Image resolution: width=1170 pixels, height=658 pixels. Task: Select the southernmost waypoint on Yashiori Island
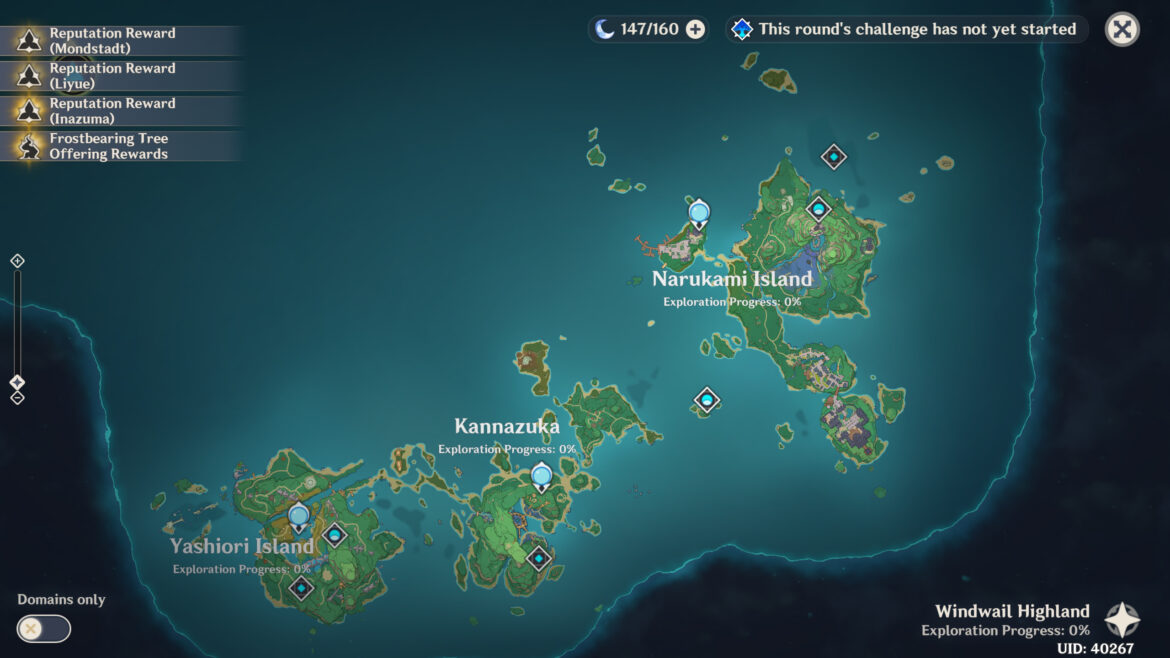point(301,588)
